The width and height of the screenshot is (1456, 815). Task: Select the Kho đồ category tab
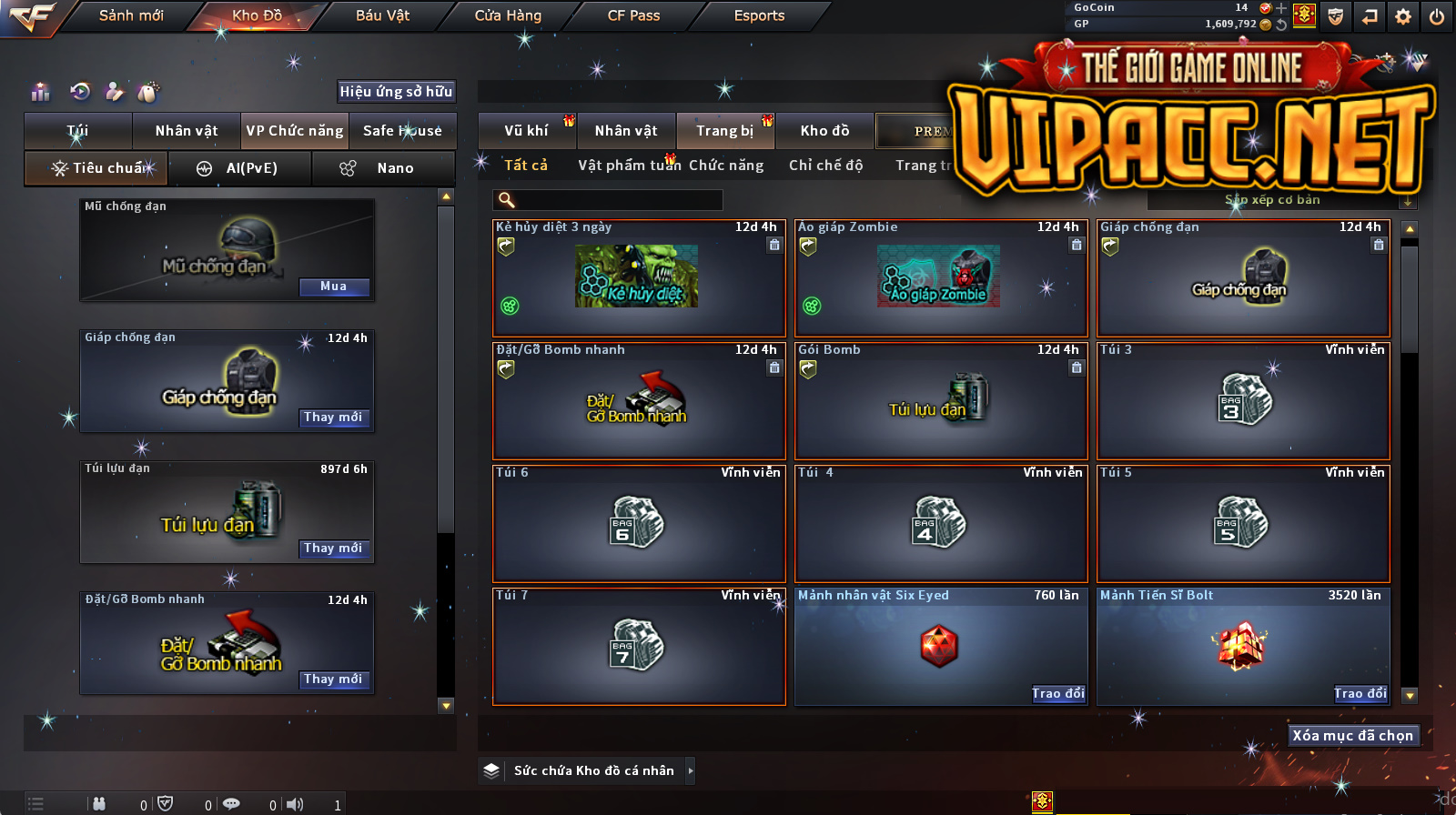pyautogui.click(x=824, y=131)
